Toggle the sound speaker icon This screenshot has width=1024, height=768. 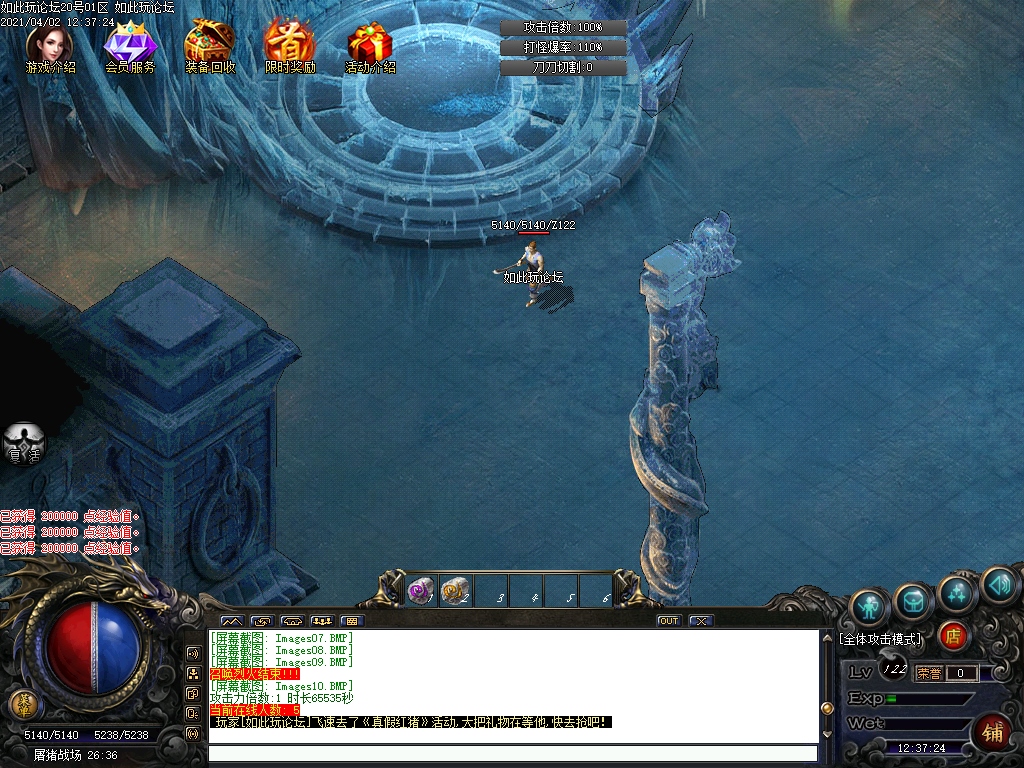[x=998, y=584]
